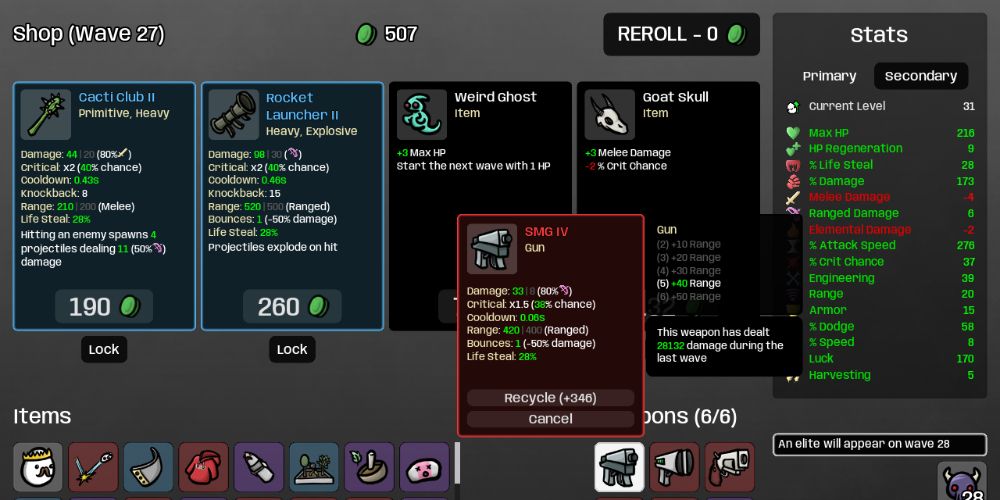
Task: Select the selected SMG weapon slot
Action: coord(619,467)
